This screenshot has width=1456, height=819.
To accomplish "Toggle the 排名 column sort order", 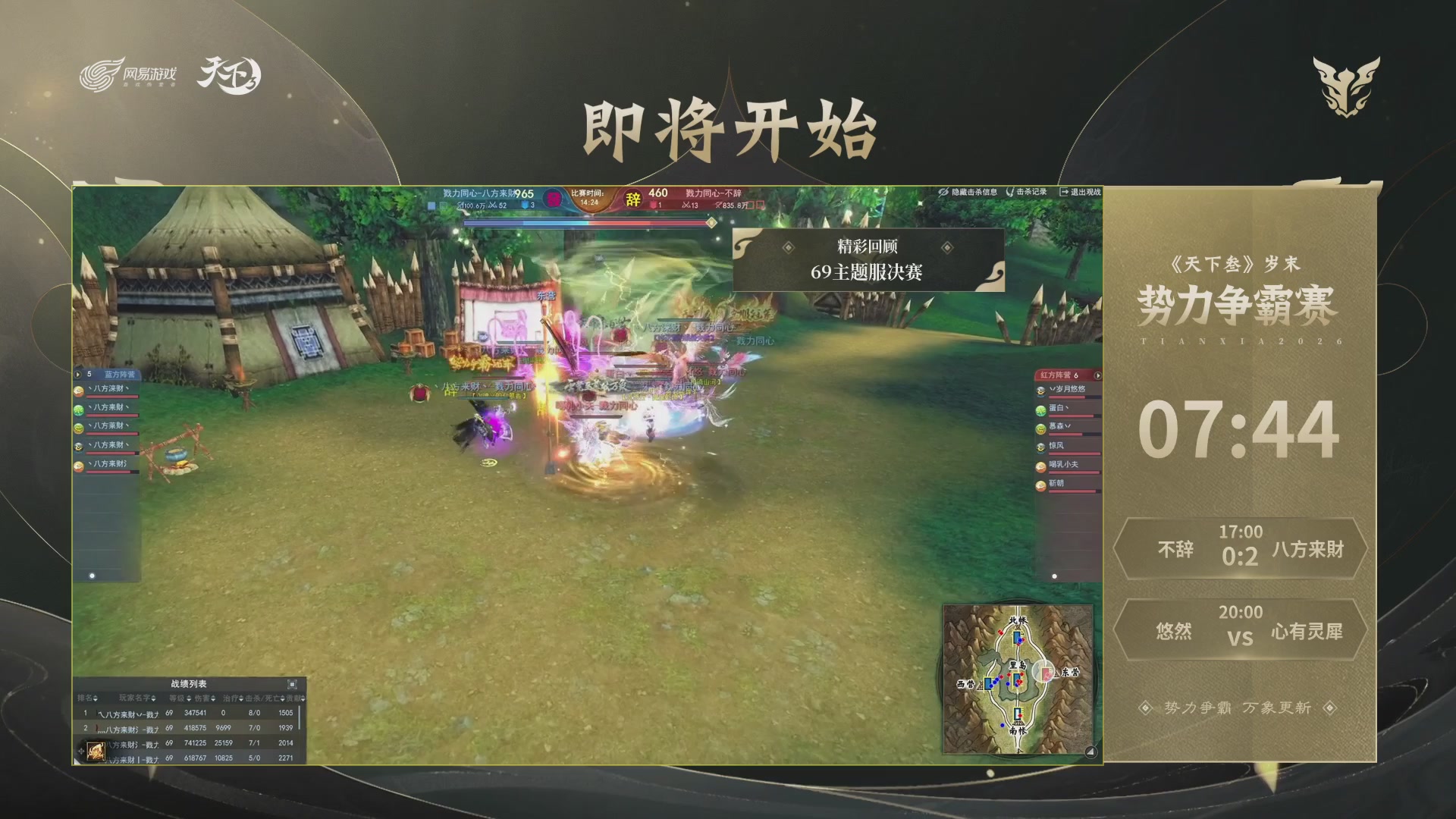I will click(96, 698).
